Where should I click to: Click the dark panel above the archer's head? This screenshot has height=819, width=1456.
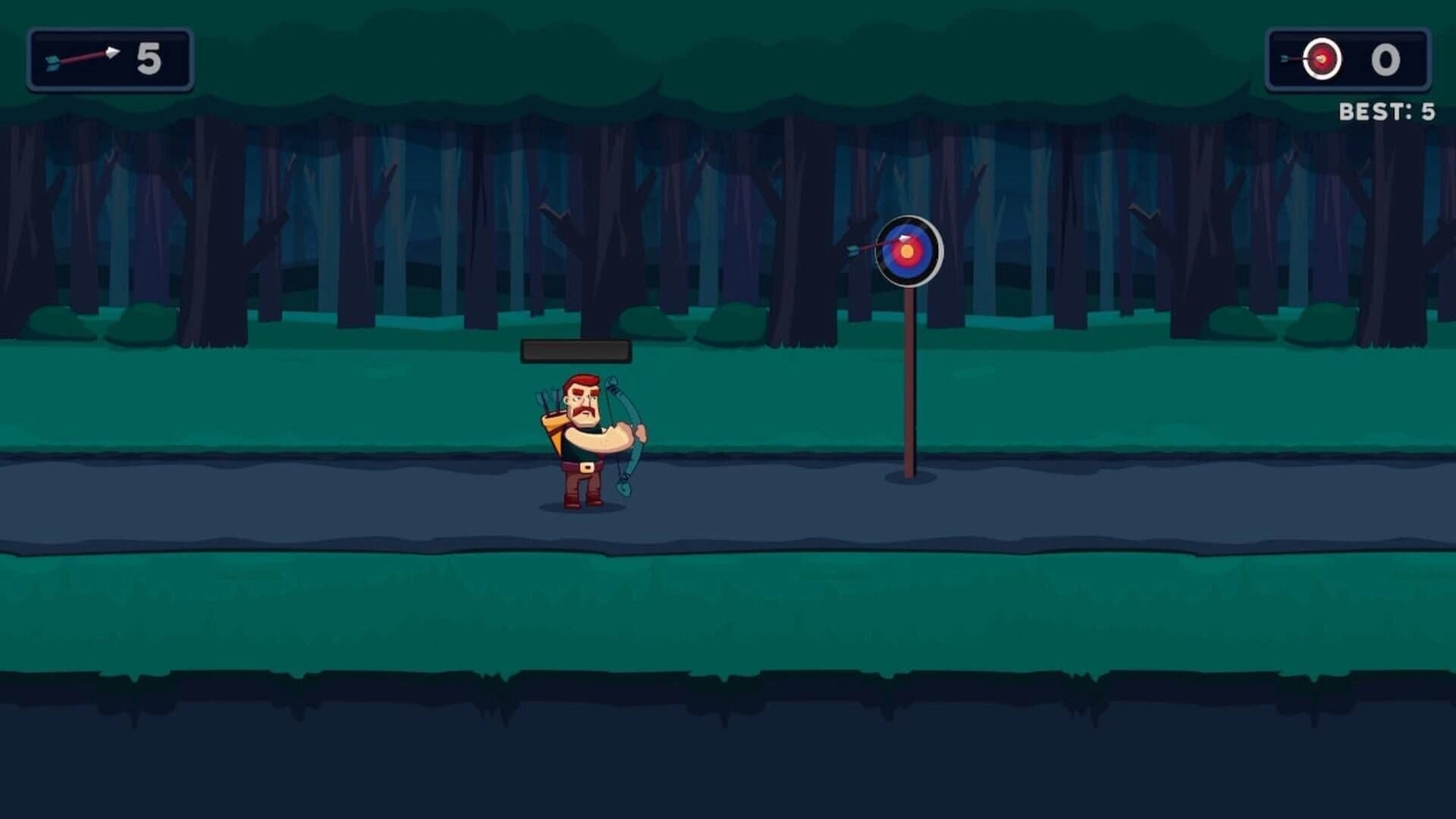(x=575, y=350)
